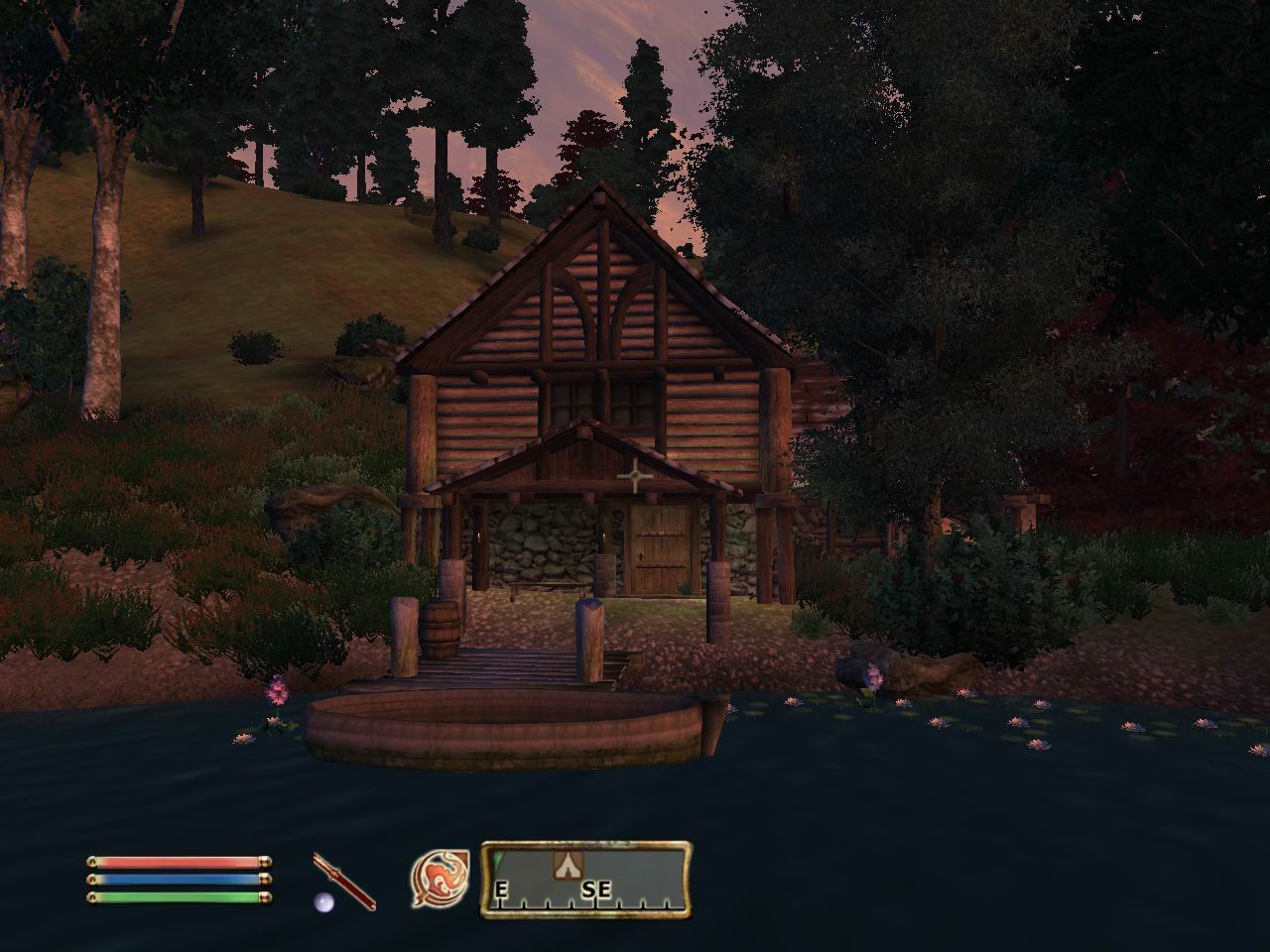Click the wooden barrel beside the dock steps
Screen dimensions: 1270x952
[443, 632]
